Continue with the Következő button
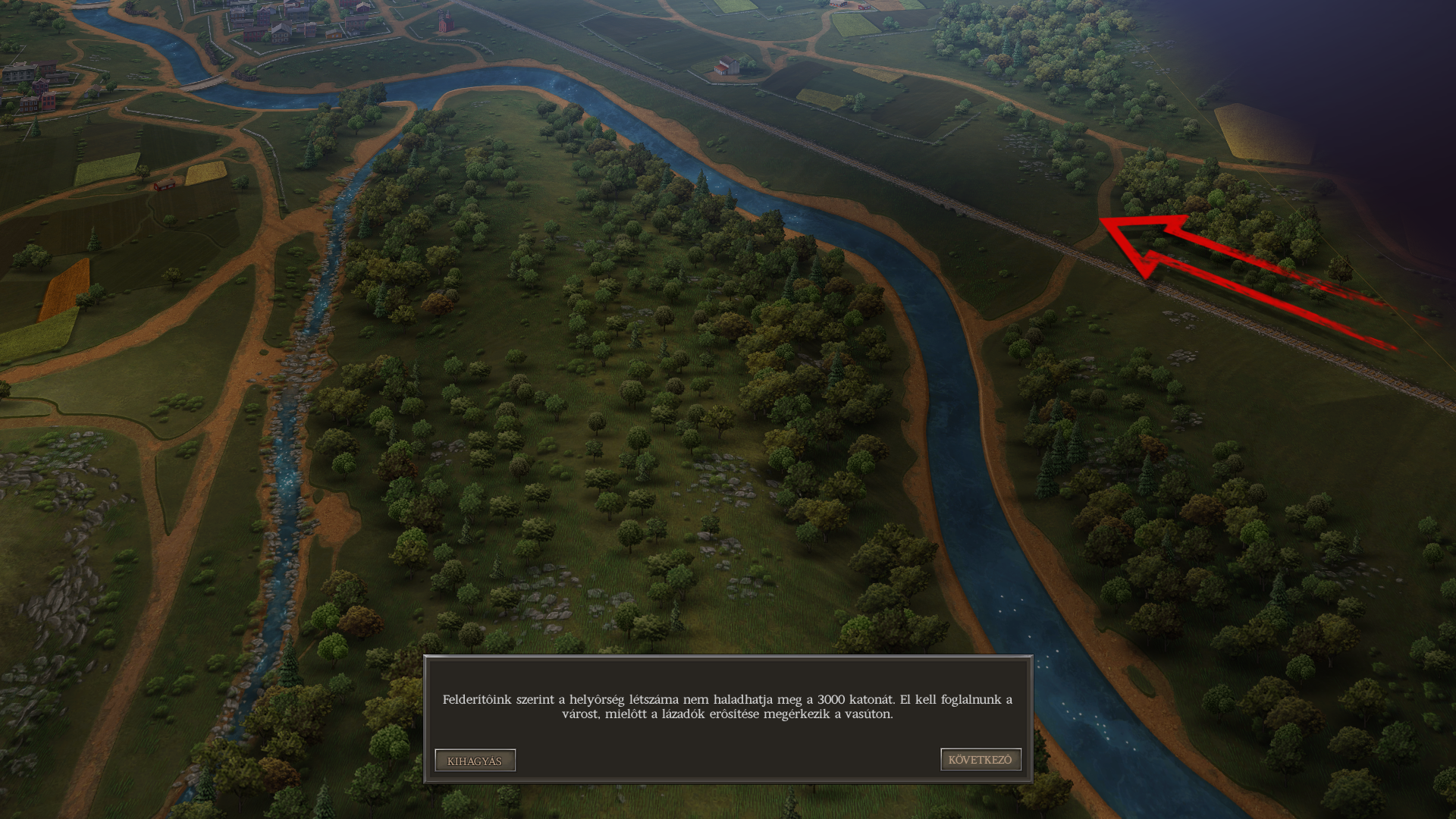Image resolution: width=1456 pixels, height=819 pixels. [x=981, y=760]
